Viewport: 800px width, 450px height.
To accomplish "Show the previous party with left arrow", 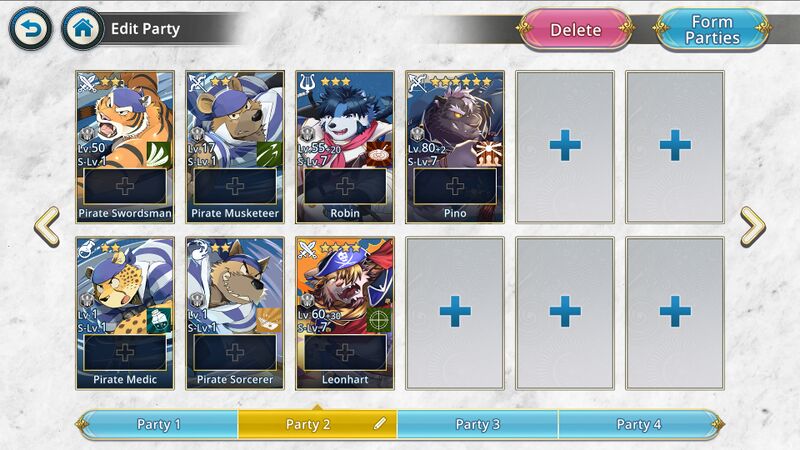I will click(x=46, y=227).
